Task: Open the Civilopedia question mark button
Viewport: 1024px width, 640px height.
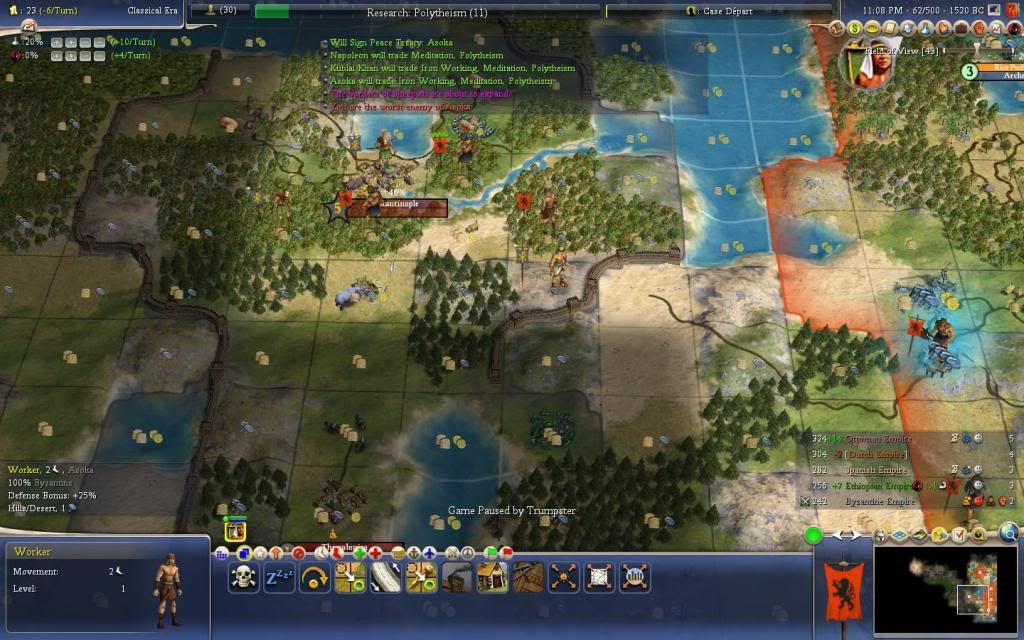Action: [x=1011, y=8]
